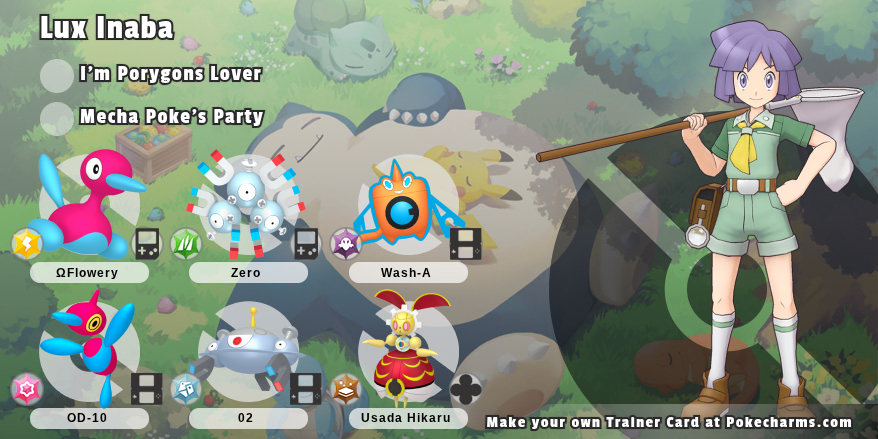The width and height of the screenshot is (878, 439).
Task: Choose the Magneton named Zero
Action: point(246,205)
